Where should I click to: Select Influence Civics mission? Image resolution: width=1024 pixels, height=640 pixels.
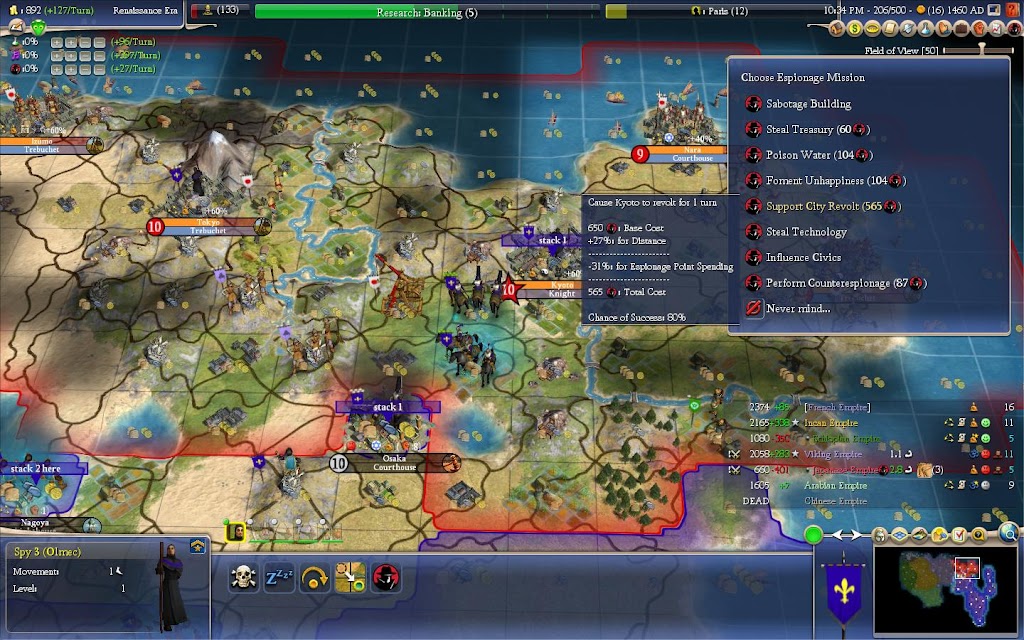tap(802, 257)
